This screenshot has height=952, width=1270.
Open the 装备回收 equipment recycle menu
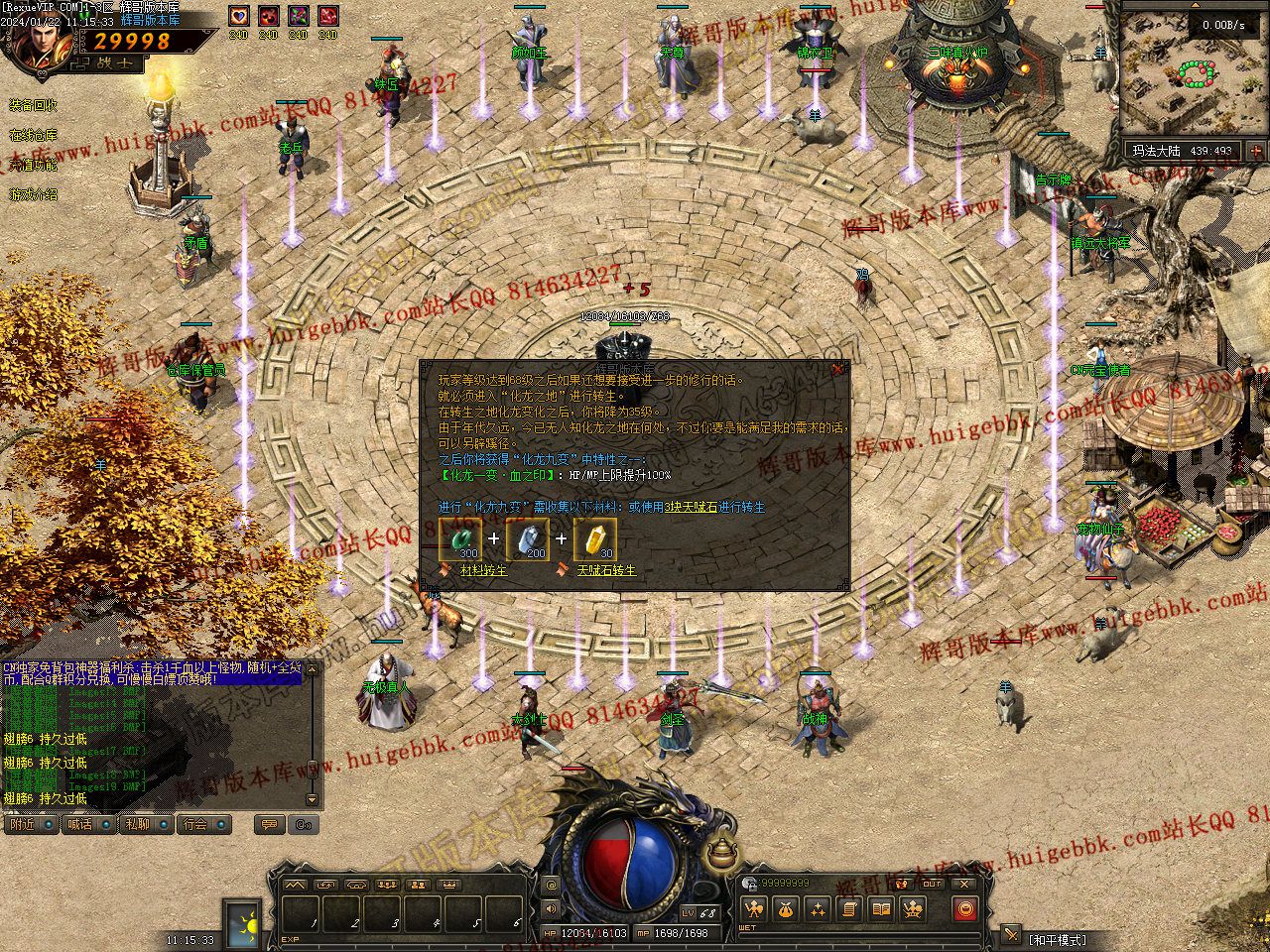point(34,105)
